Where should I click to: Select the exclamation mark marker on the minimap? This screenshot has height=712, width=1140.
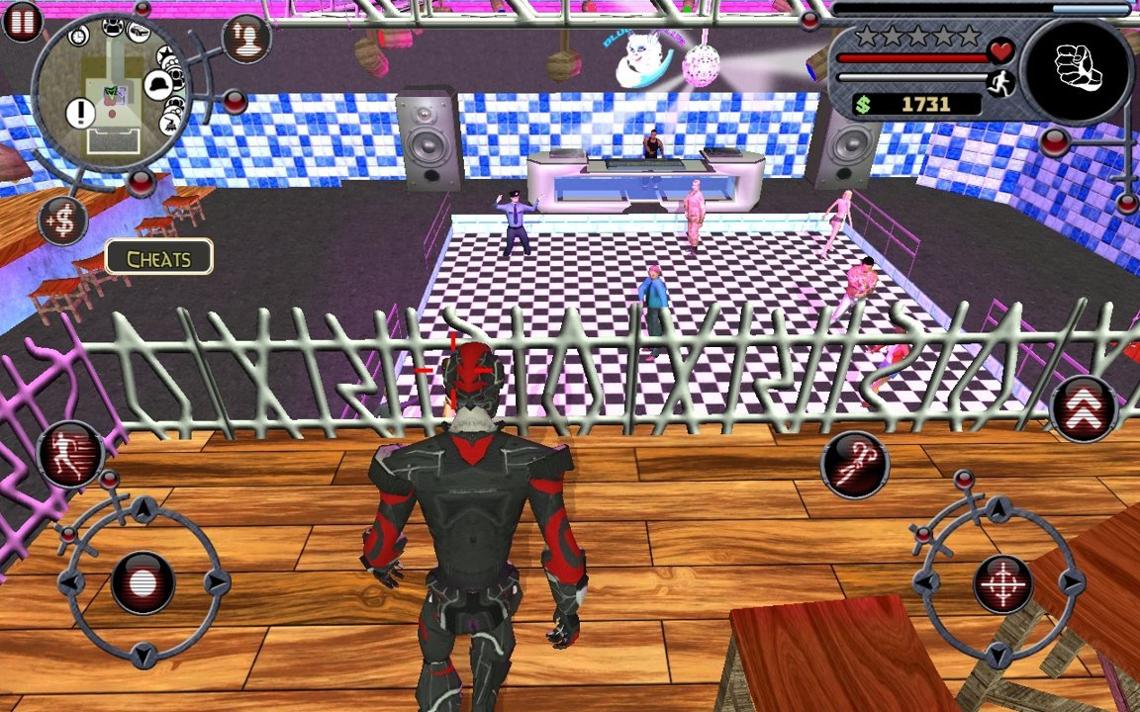80,113
